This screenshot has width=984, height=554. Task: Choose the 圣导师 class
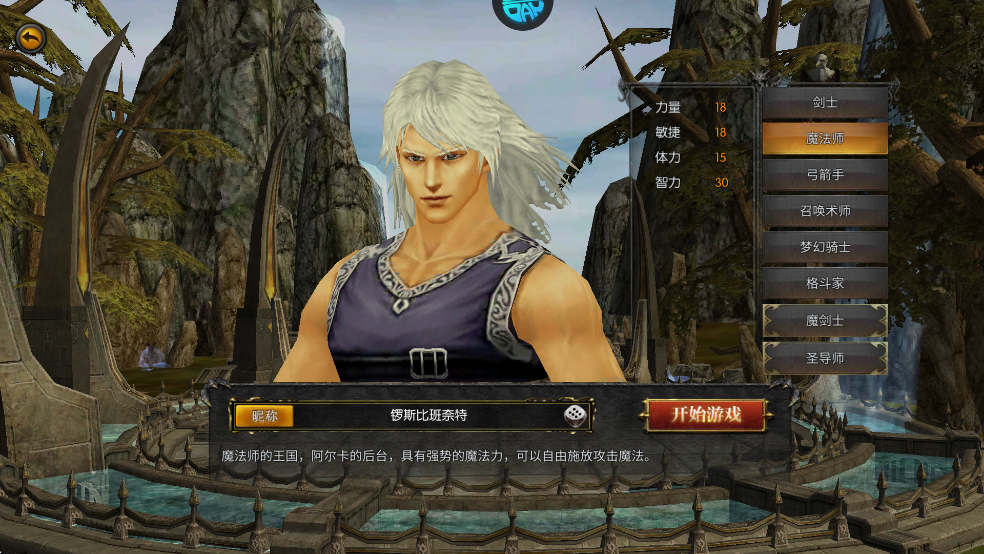pyautogui.click(x=825, y=357)
